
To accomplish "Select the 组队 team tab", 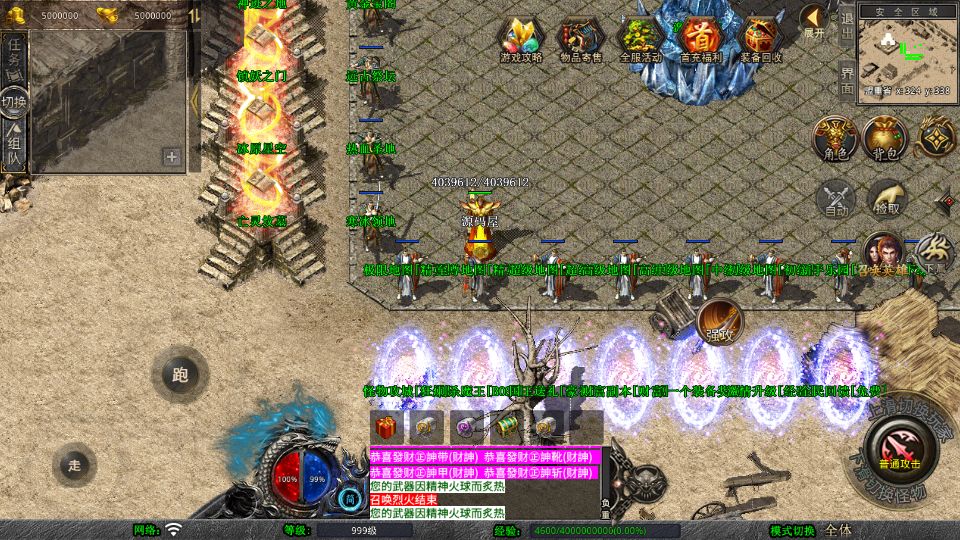I will 14,149.
